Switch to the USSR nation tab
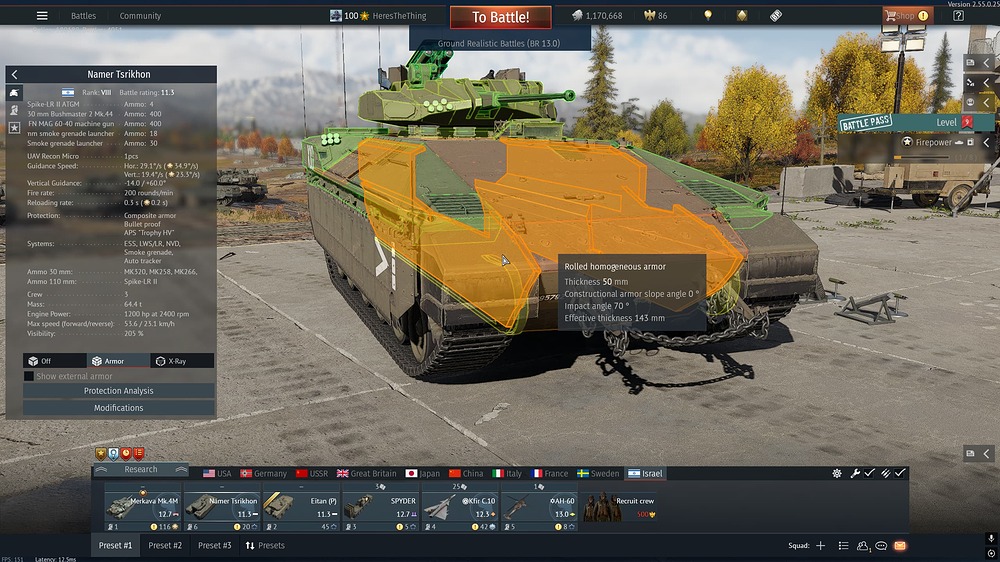This screenshot has width=1000, height=562. pyautogui.click(x=312, y=473)
